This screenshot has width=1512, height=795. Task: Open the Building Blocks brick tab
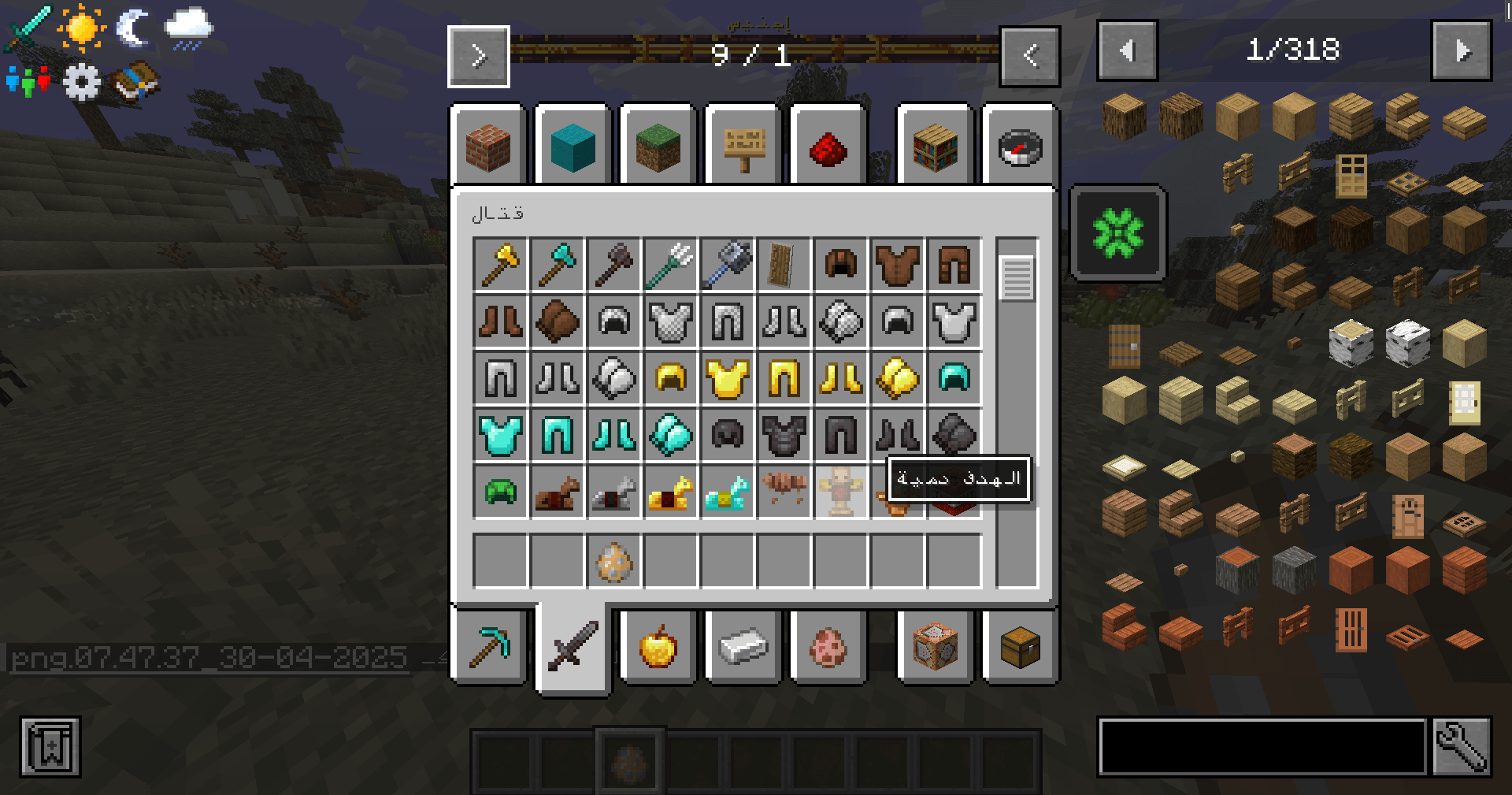[x=487, y=147]
